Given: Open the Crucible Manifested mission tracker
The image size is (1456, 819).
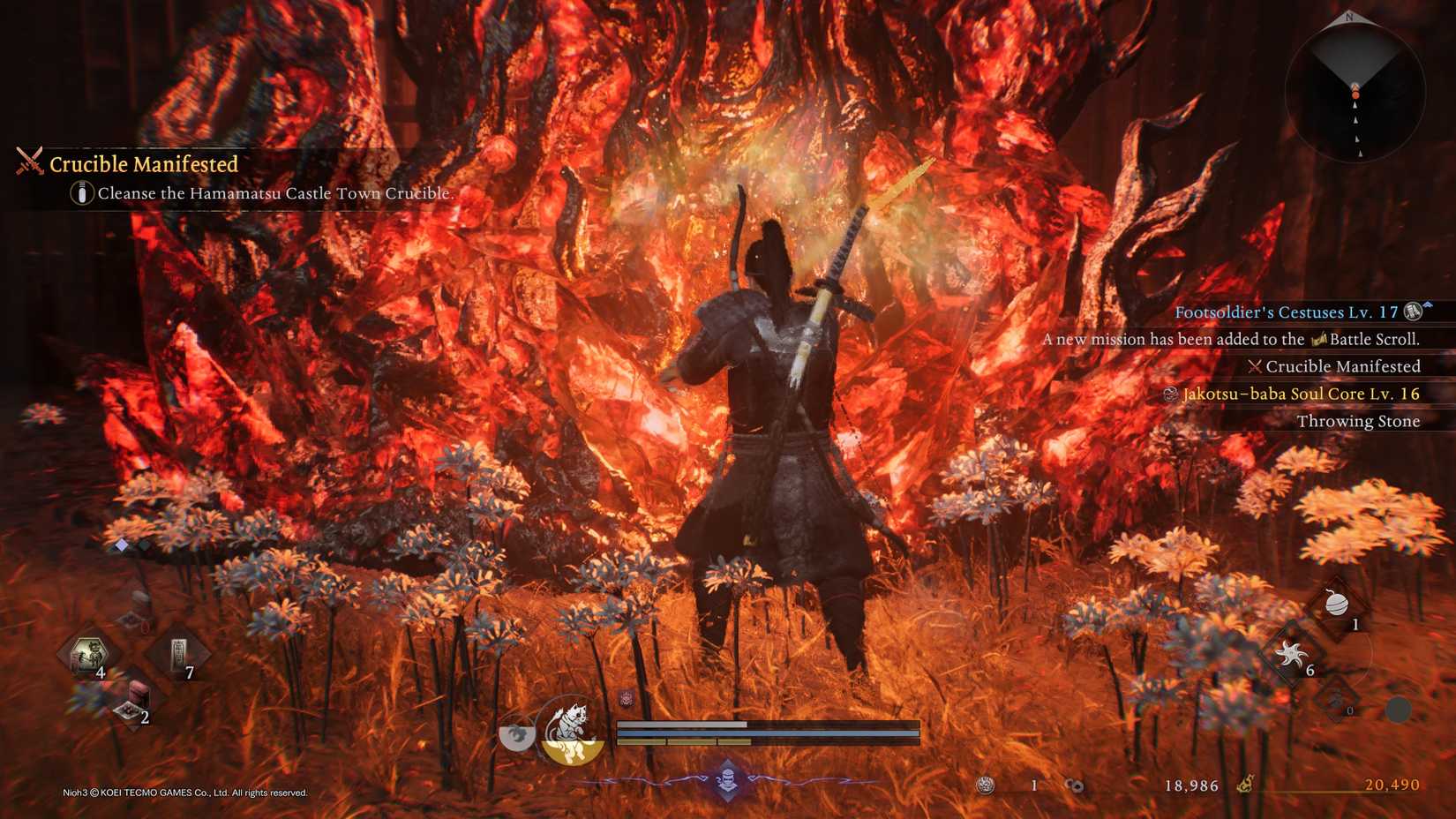Looking at the screenshot, I should (143, 164).
